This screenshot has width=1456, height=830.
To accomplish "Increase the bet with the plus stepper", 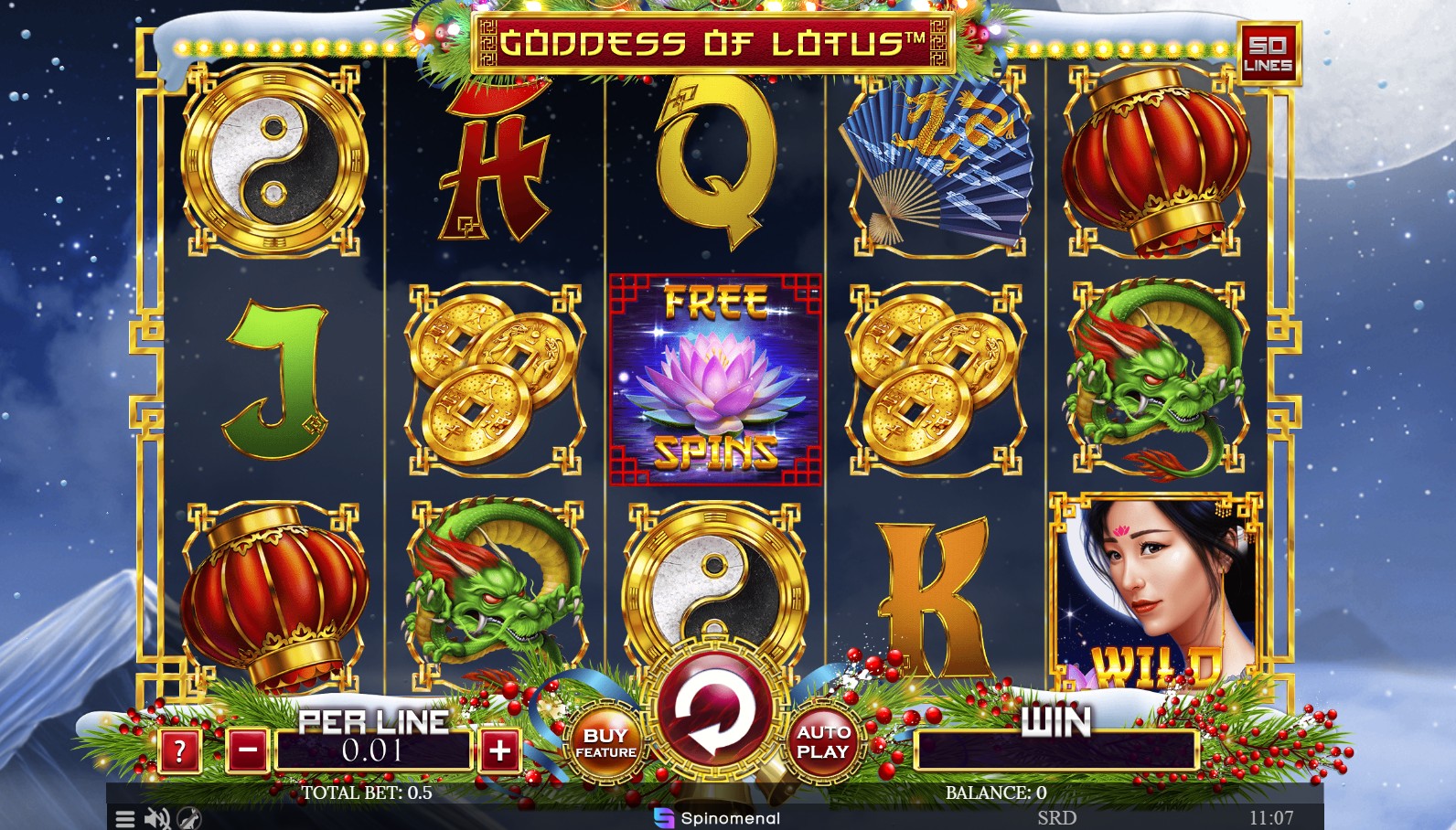I will pos(498,749).
